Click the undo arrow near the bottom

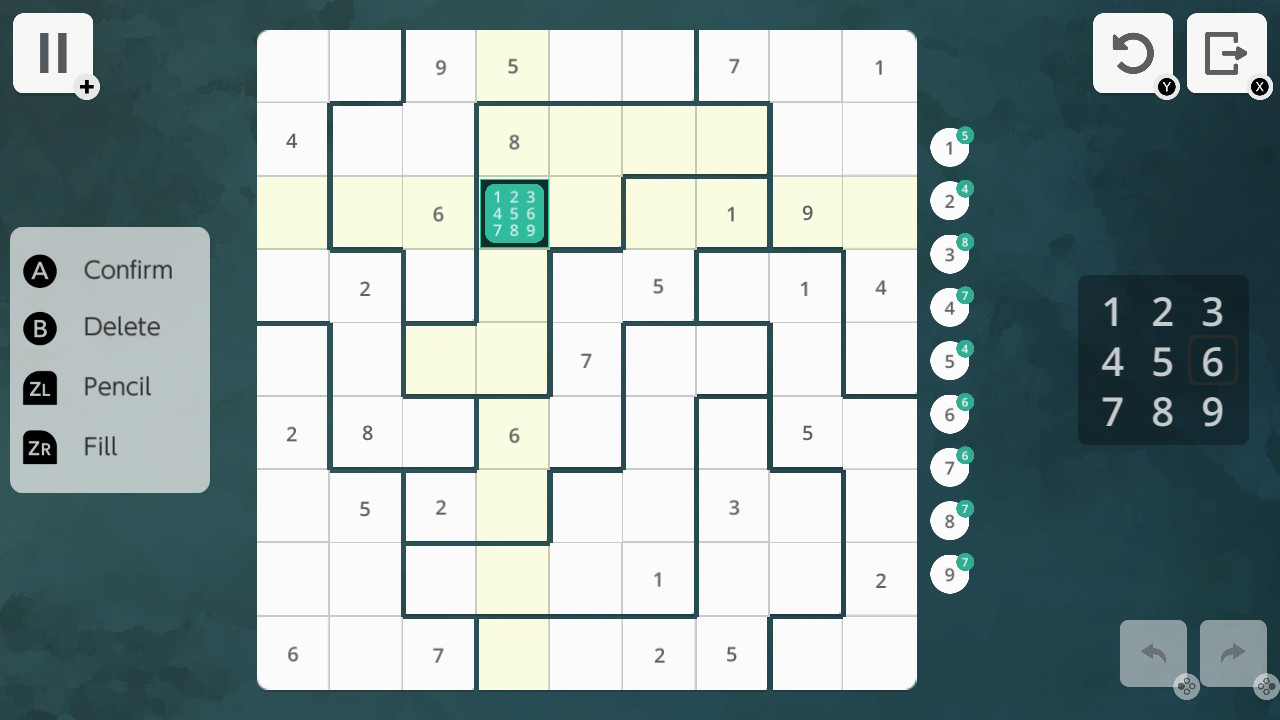[1153, 654]
